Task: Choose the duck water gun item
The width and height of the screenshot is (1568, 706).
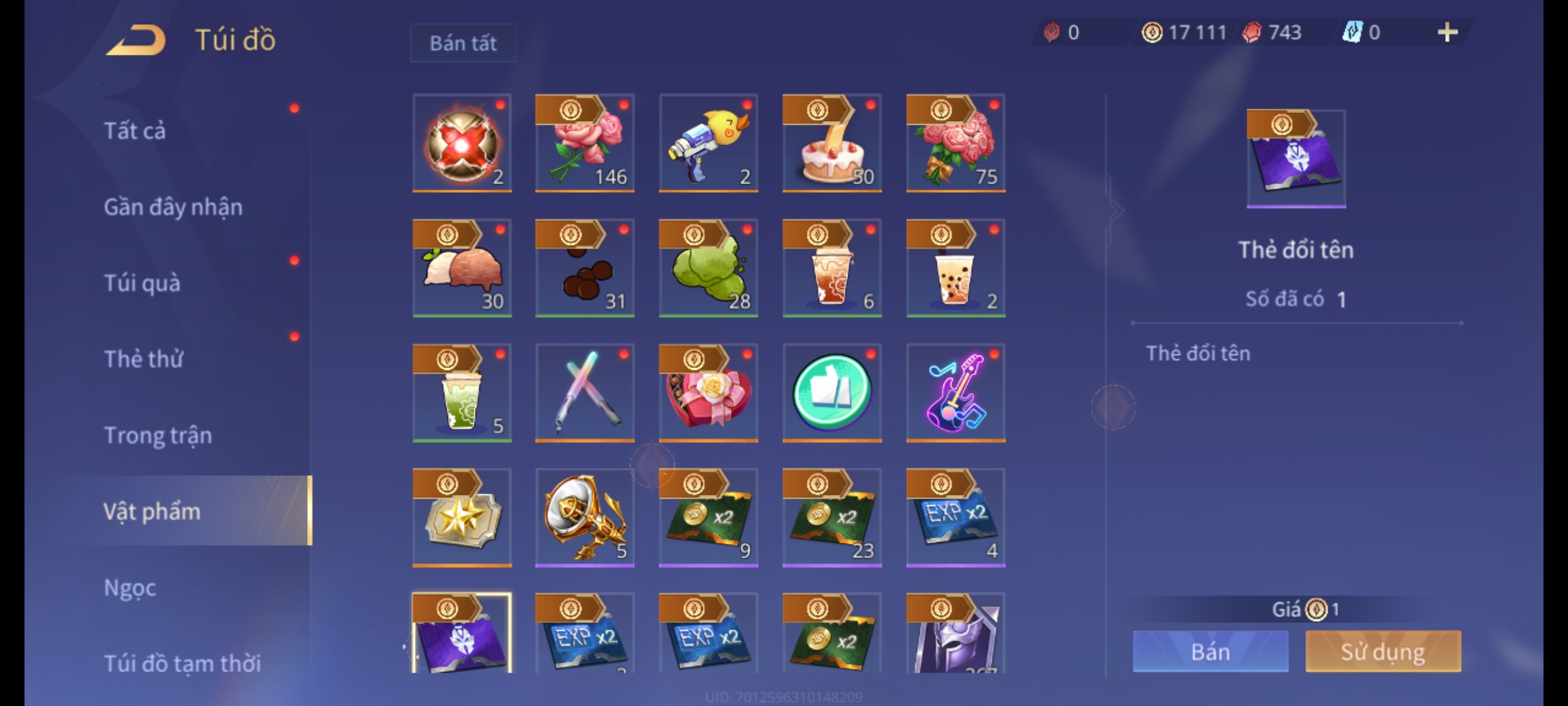Action: coord(708,143)
